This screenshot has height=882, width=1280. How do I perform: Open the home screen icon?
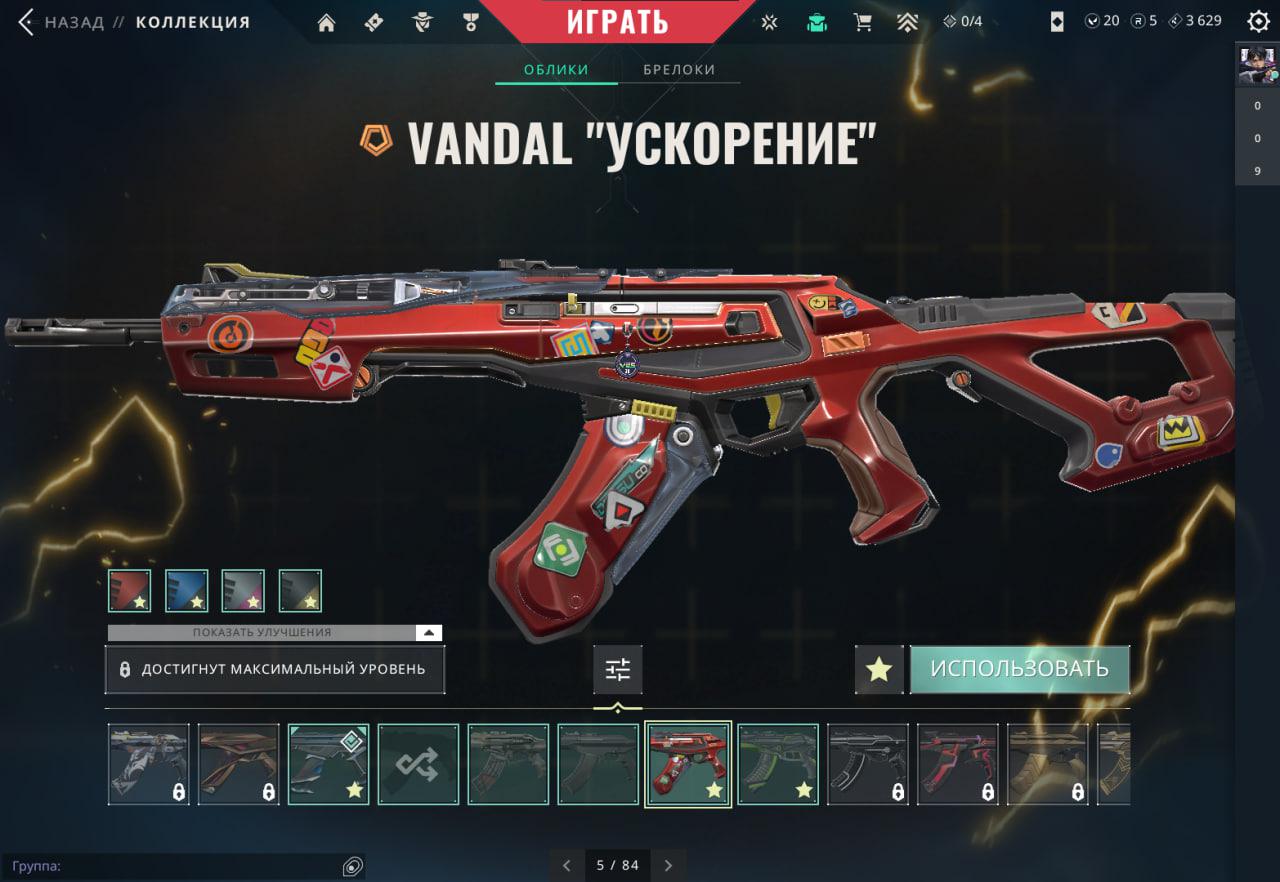[x=326, y=22]
